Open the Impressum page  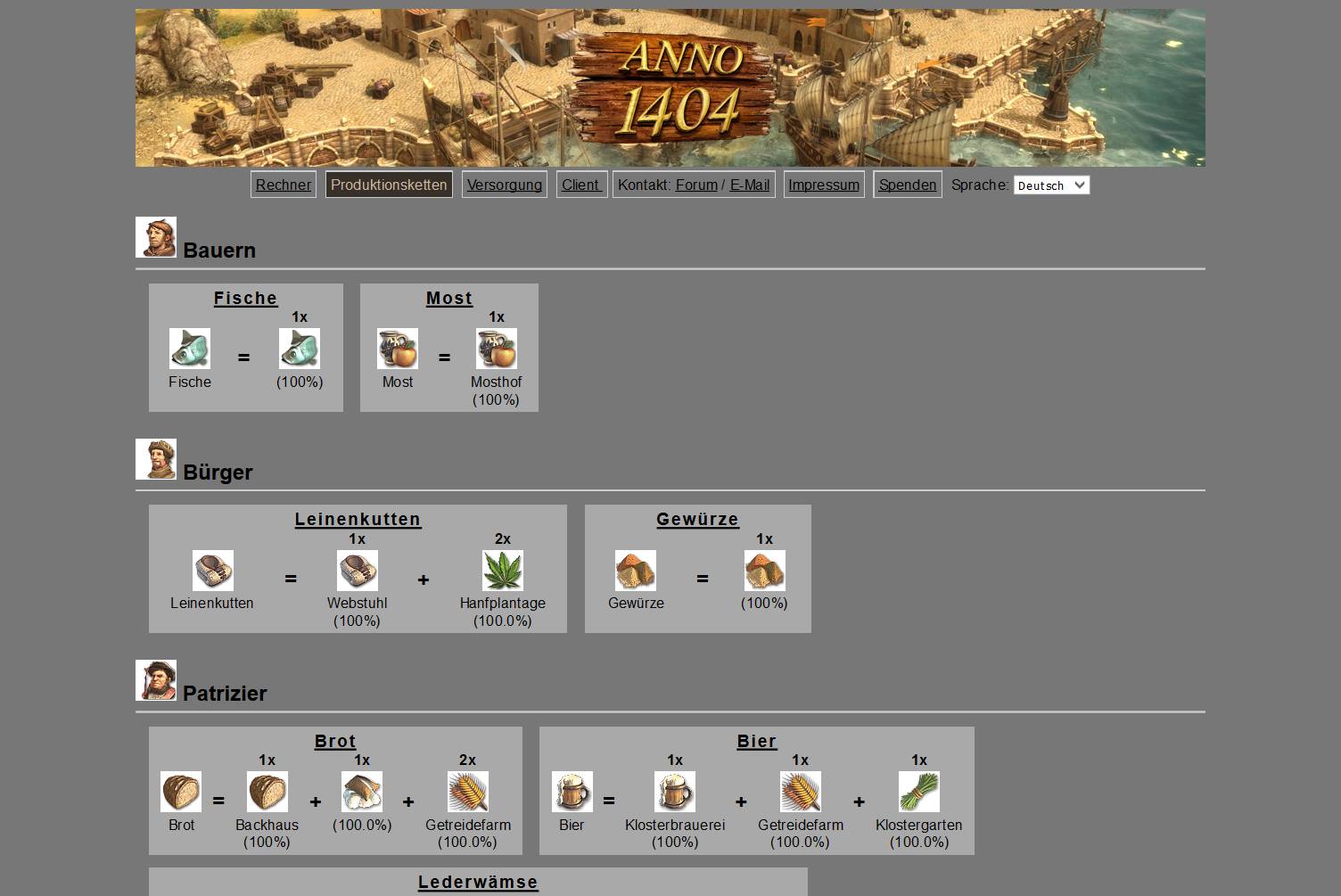click(x=823, y=185)
